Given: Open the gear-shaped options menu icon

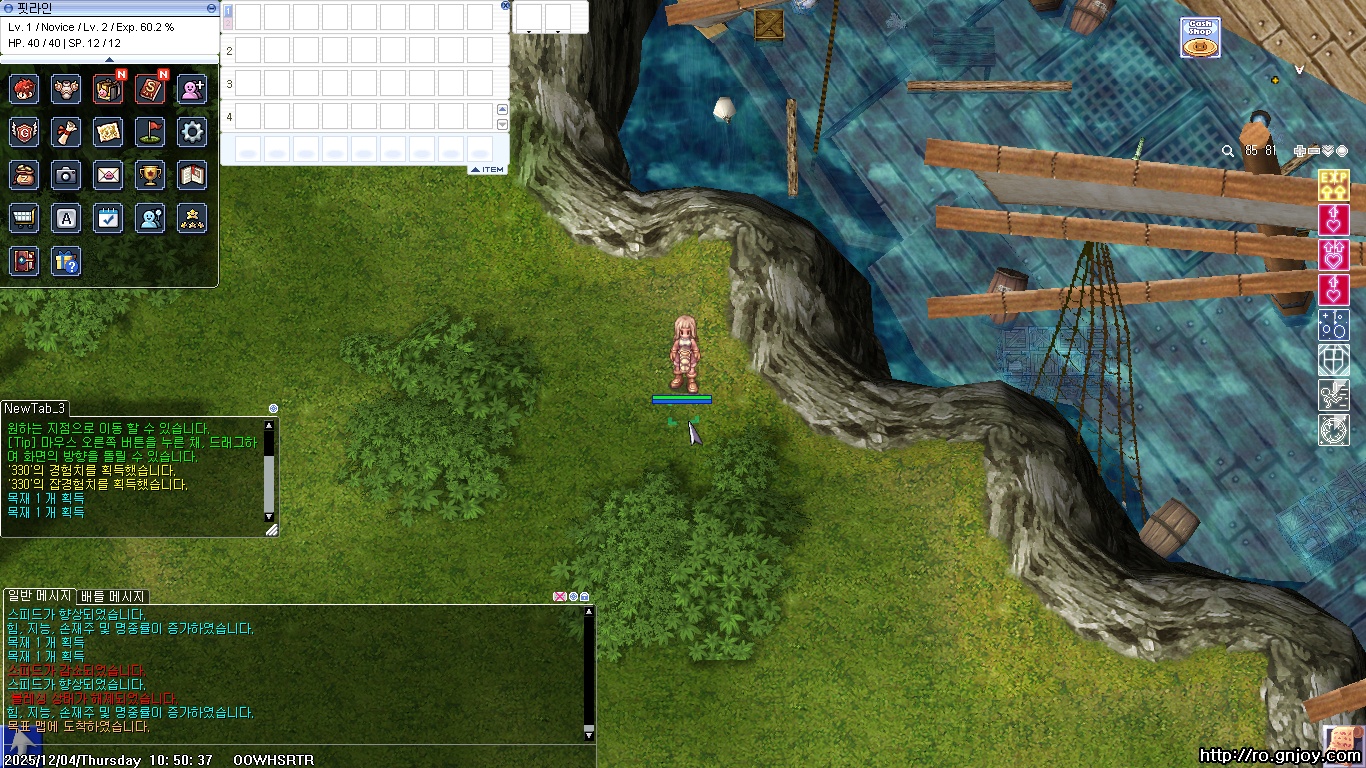Looking at the screenshot, I should tap(192, 132).
